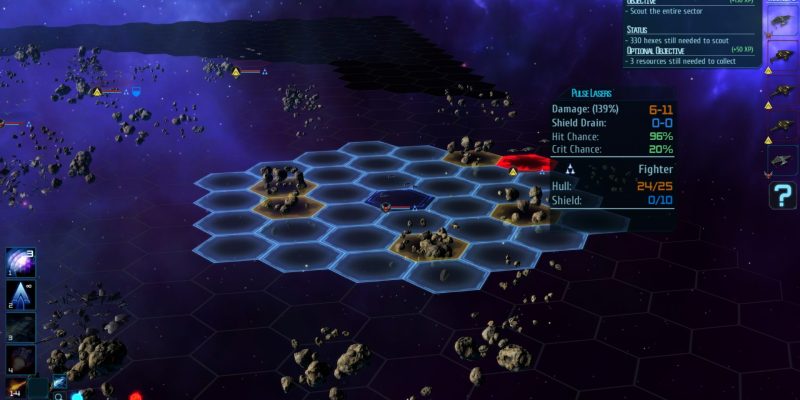
Task: Activate the purple swirl ability in slot 1
Action: 21,264
